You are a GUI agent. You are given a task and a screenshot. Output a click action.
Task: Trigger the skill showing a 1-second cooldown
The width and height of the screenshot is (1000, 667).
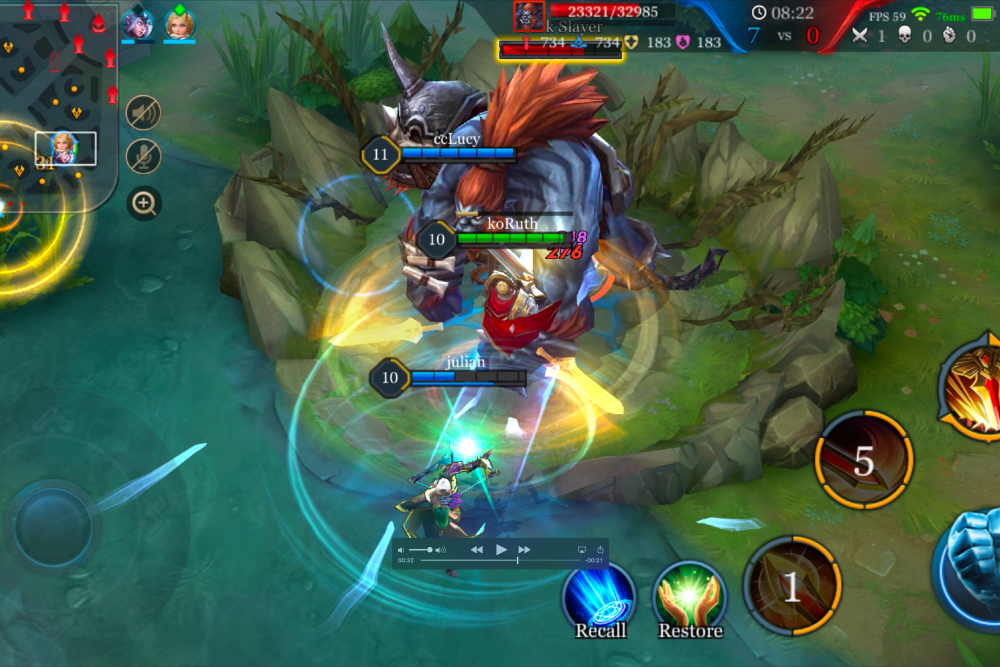point(792,587)
